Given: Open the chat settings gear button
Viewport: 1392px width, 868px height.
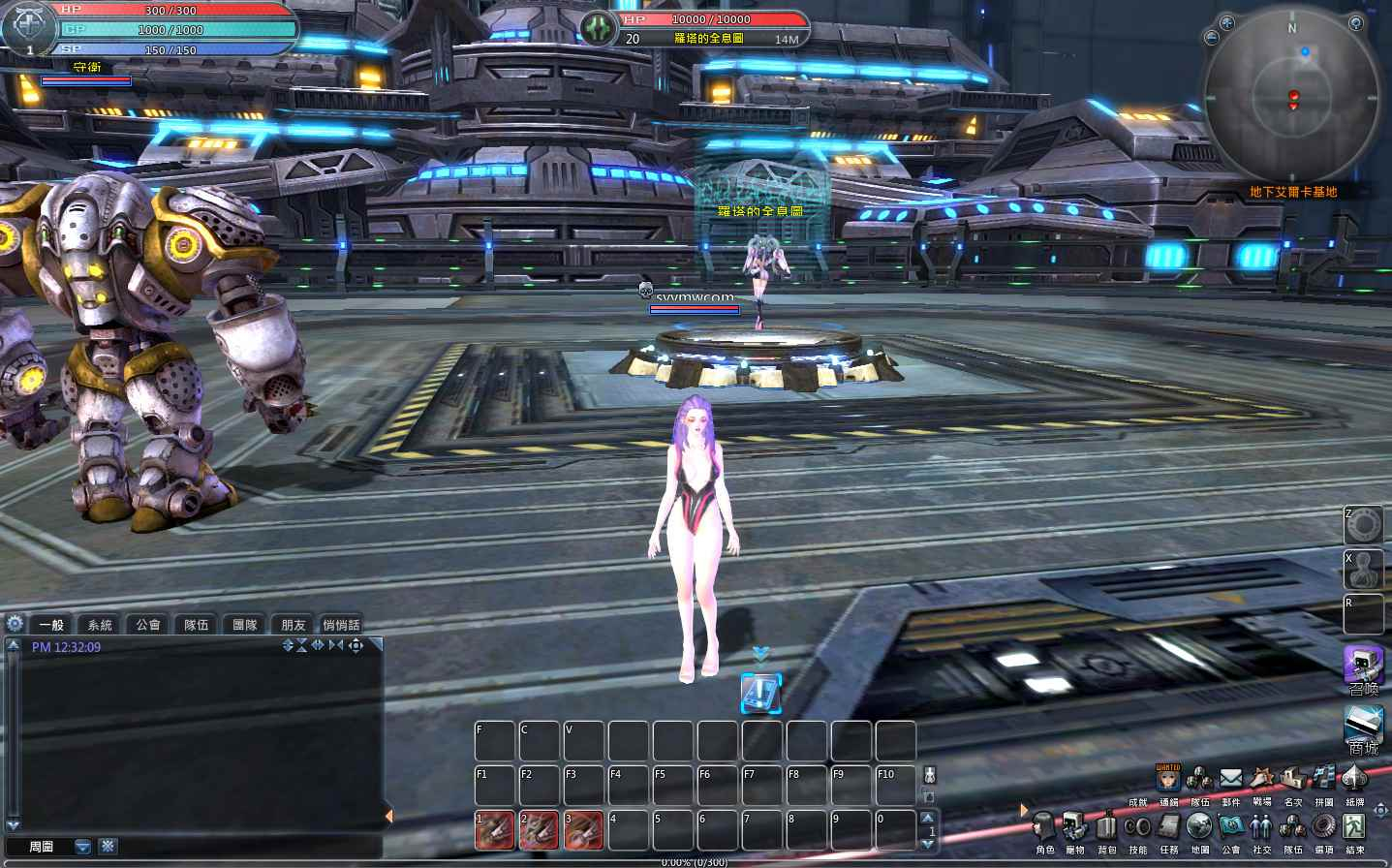Looking at the screenshot, I should pos(14,623).
